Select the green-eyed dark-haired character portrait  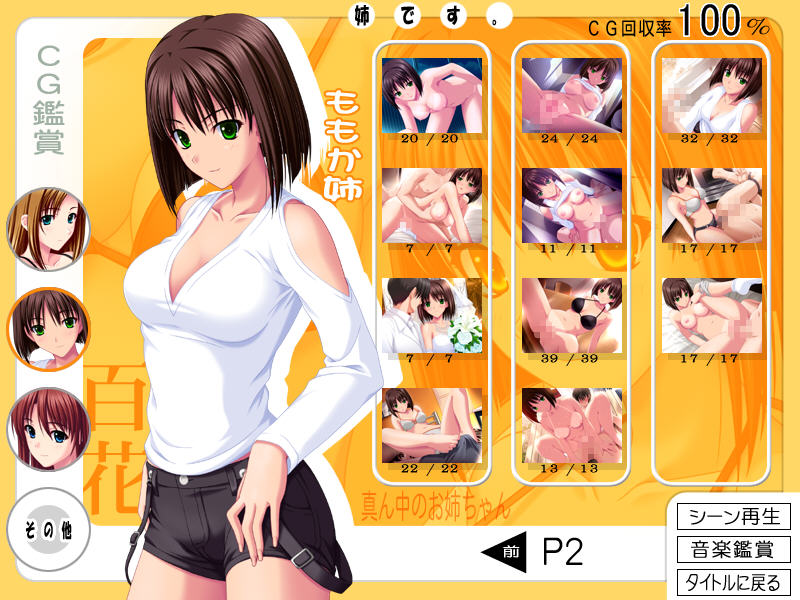(x=48, y=328)
